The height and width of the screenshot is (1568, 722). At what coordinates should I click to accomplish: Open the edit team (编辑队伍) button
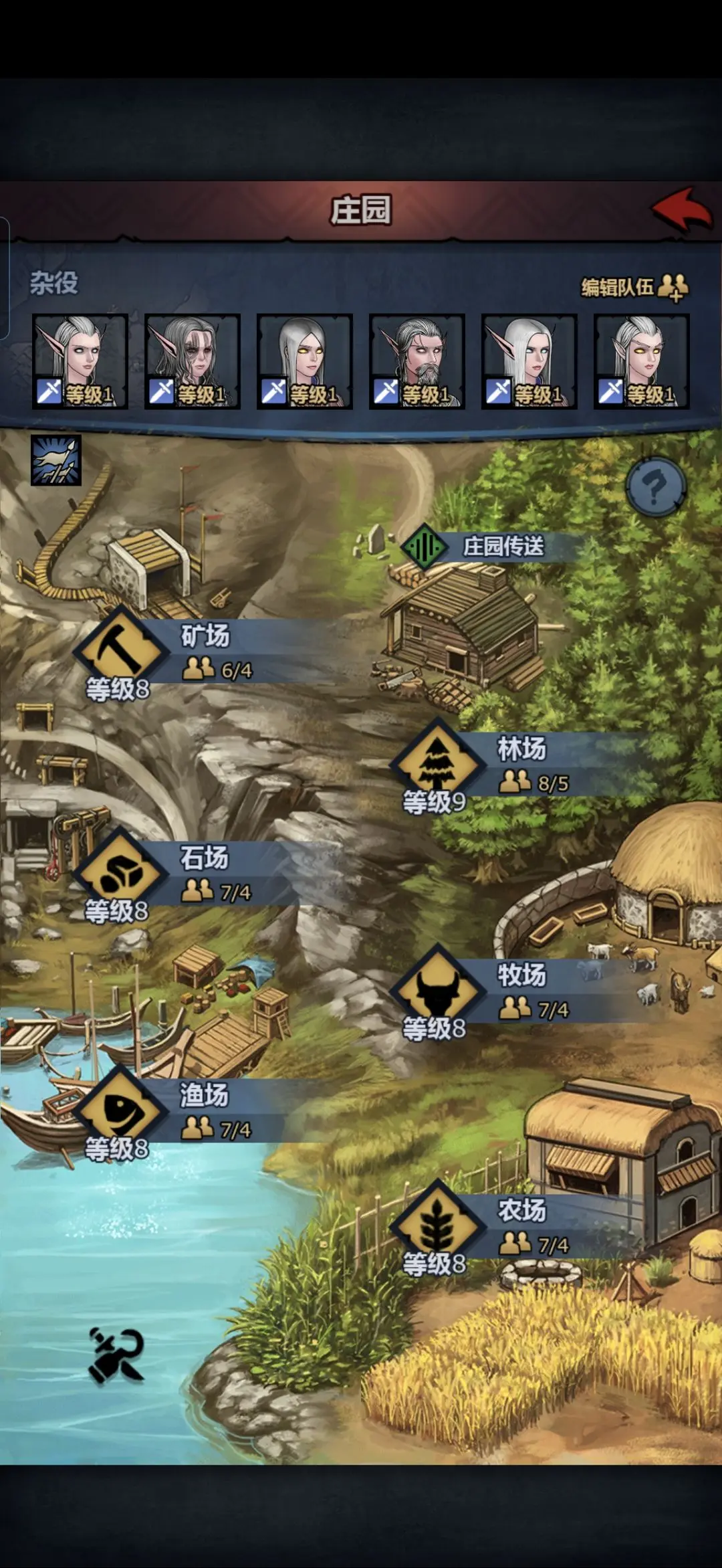pos(634,287)
